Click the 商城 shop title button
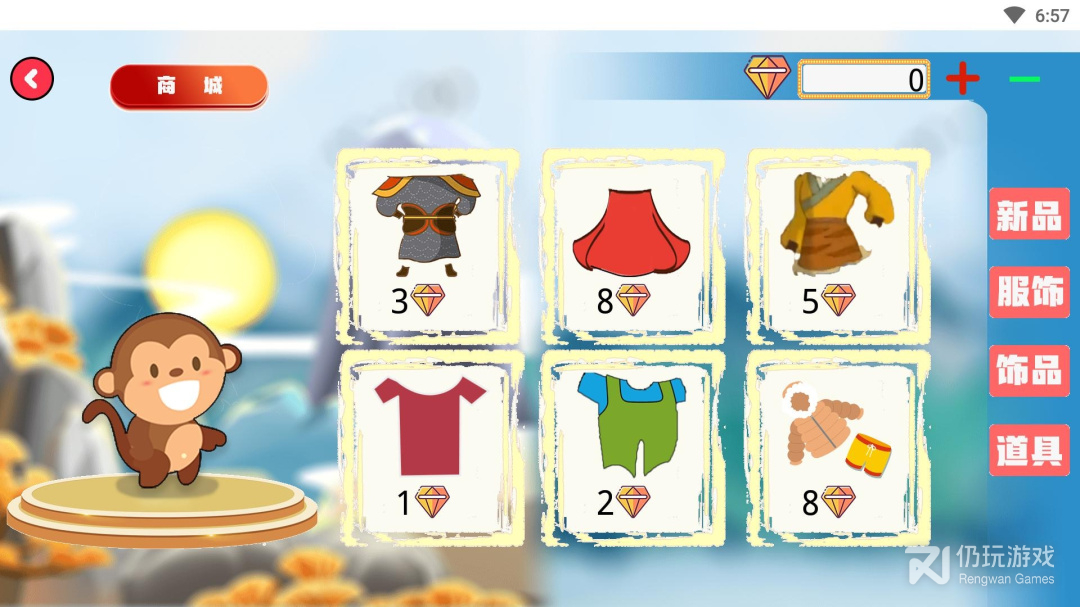Screen dimensions: 1080x607 coord(189,86)
